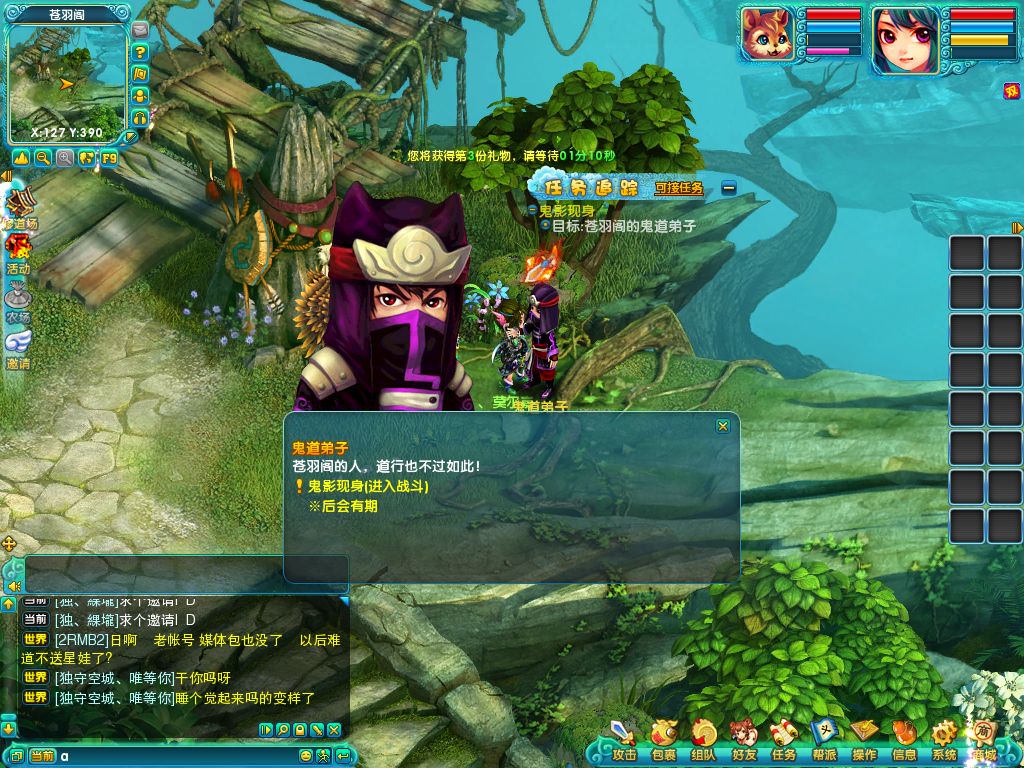Open the 系统 settings gear
This screenshot has height=768, width=1024.
coord(944,741)
